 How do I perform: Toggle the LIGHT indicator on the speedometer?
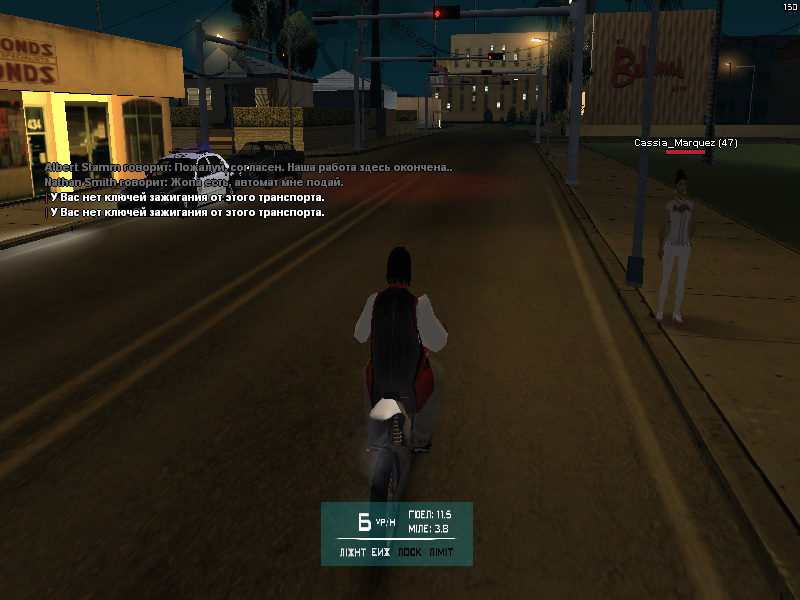tap(351, 552)
